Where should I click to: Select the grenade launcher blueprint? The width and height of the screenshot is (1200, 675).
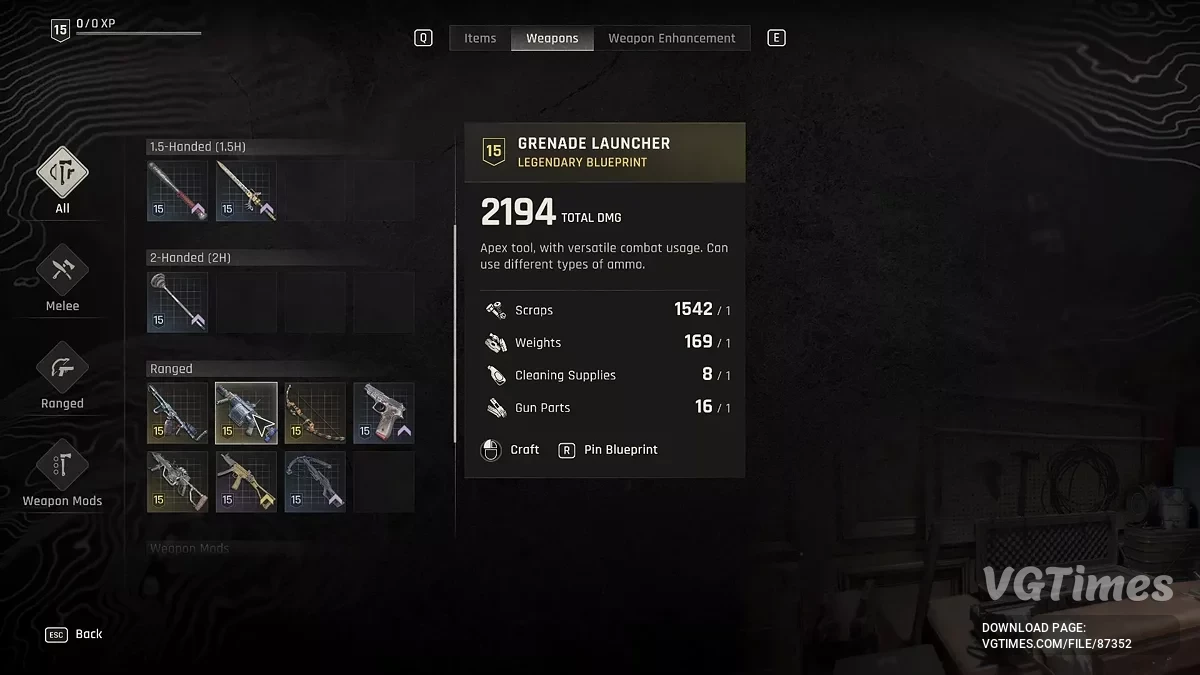pos(246,413)
